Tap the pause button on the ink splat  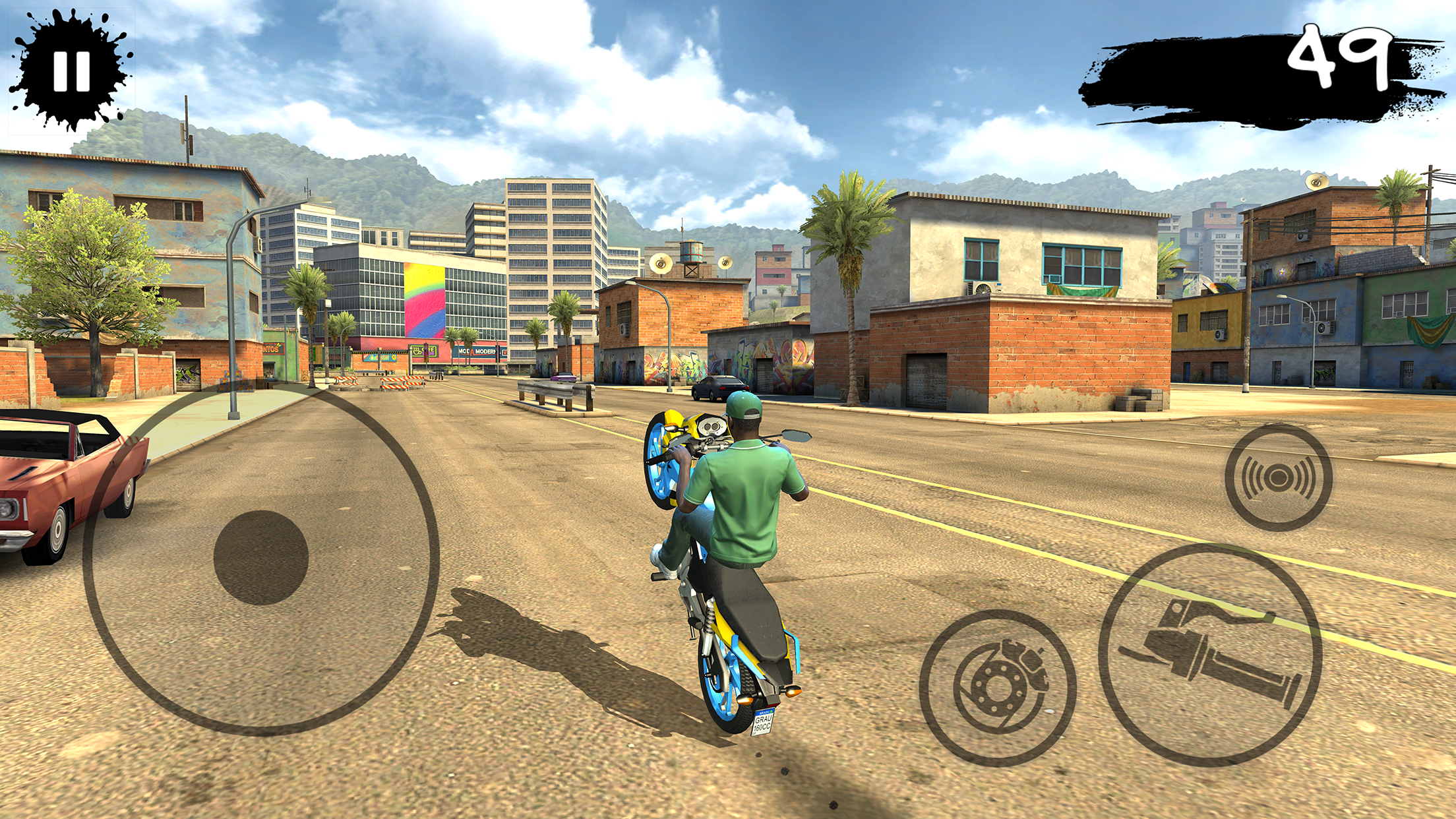(73, 71)
